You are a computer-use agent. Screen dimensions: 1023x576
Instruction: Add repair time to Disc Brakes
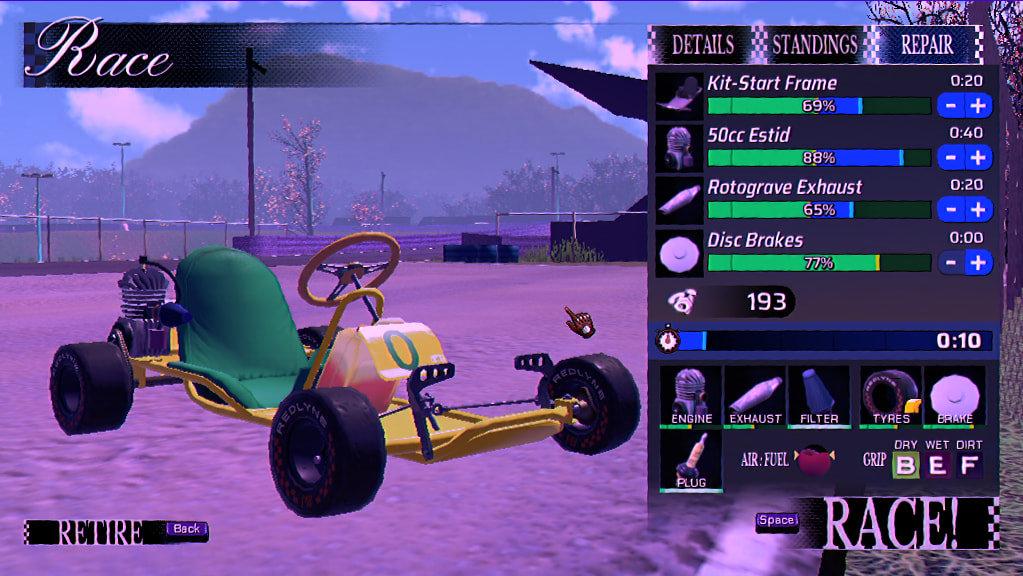pos(978,262)
